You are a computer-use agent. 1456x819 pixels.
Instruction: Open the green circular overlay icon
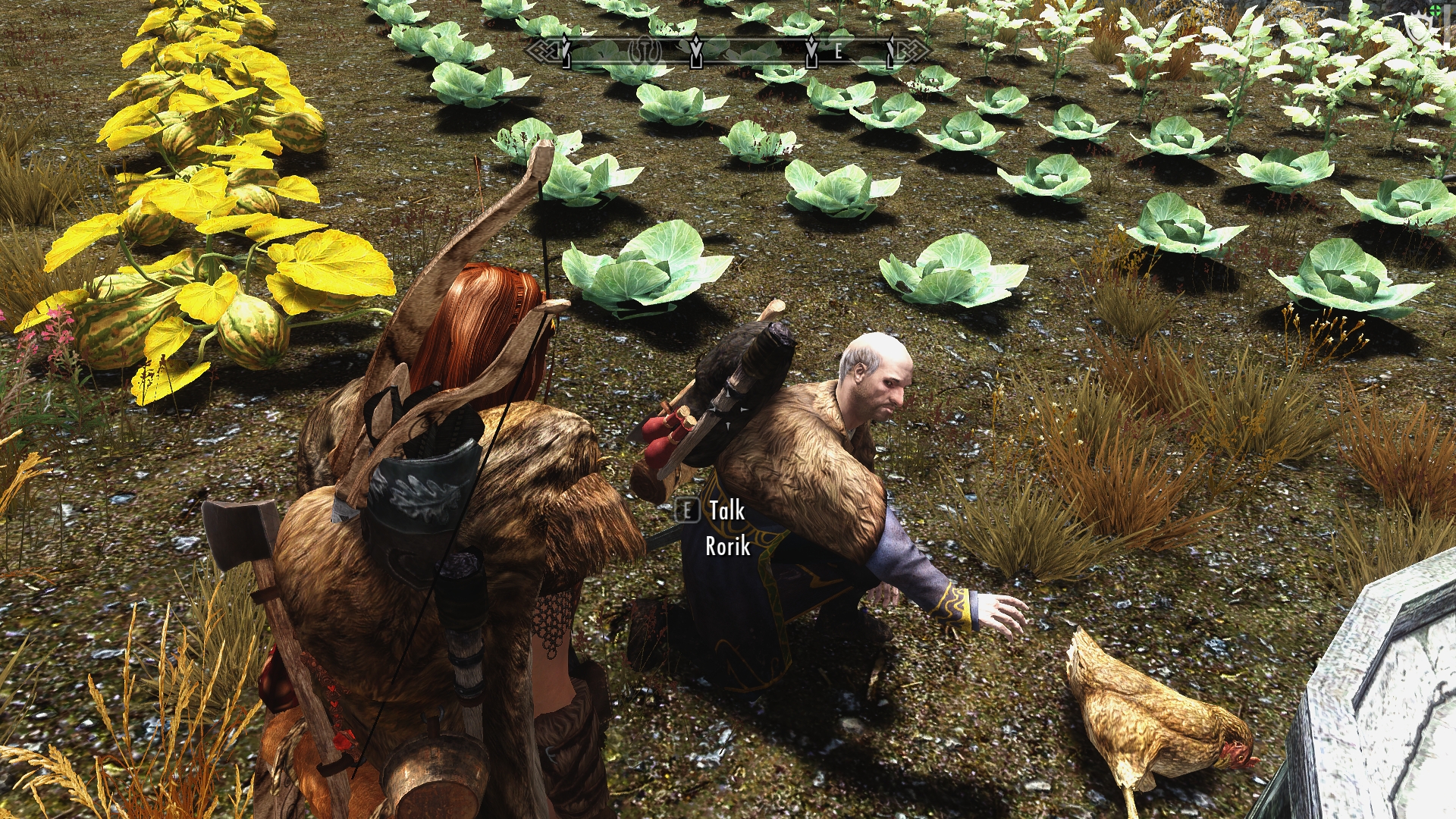[1436, 10]
